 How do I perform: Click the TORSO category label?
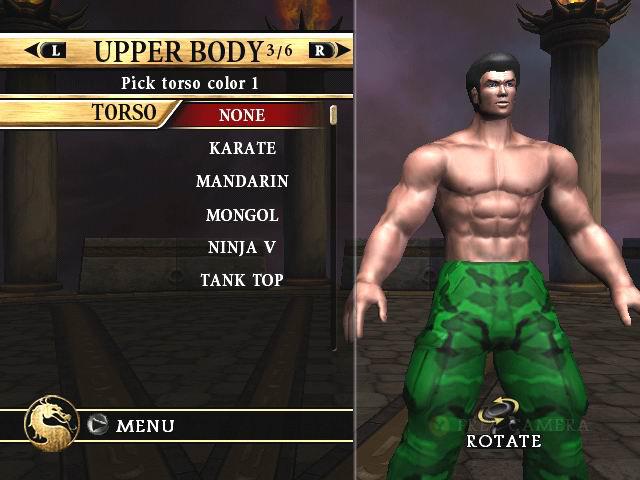pyautogui.click(x=124, y=112)
